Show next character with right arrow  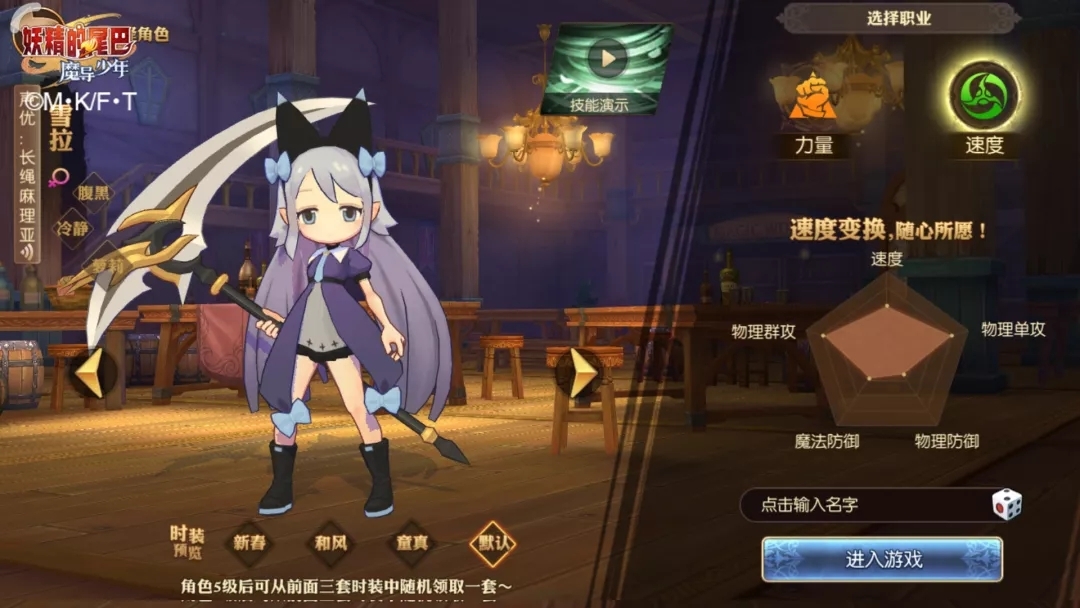click(x=582, y=373)
